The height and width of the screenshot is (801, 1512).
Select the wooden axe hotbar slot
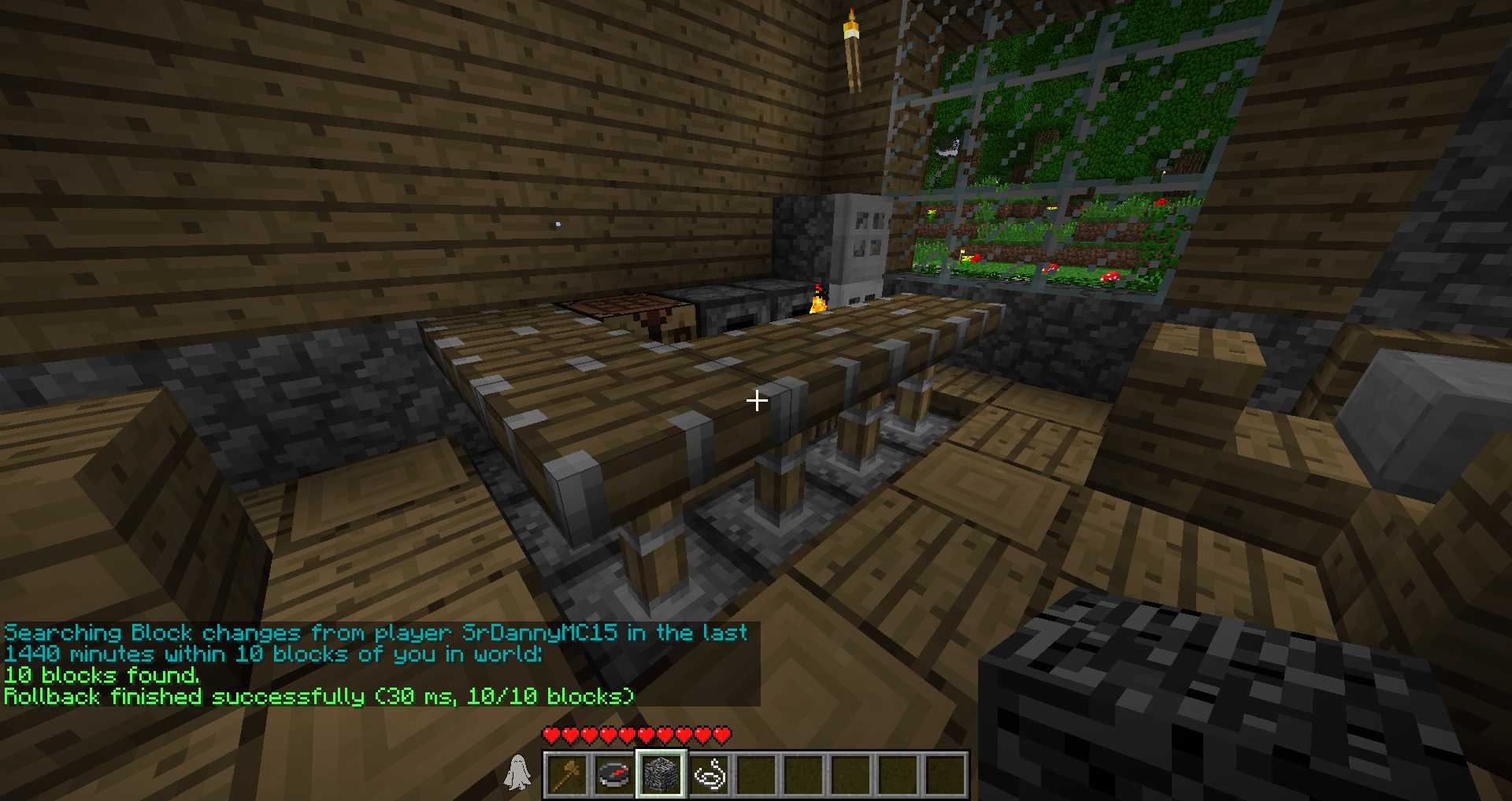567,774
